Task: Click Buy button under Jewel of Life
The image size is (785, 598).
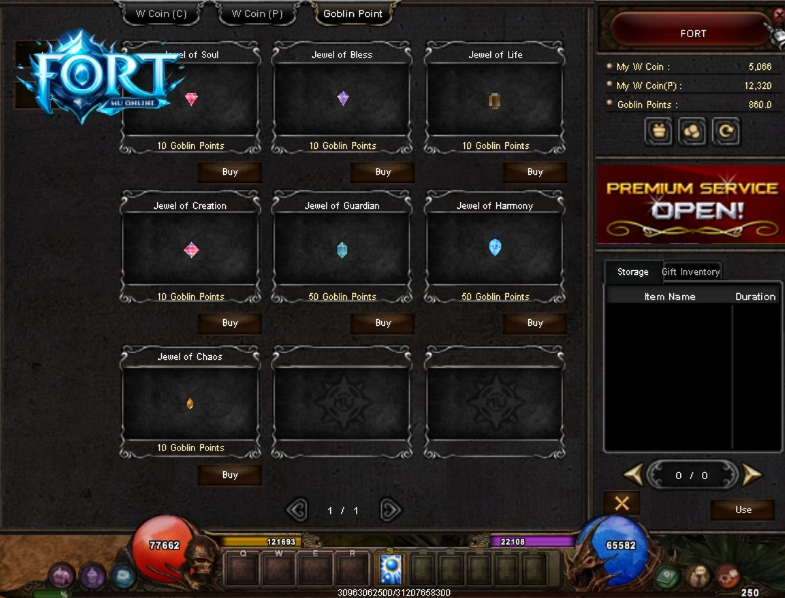Action: (535, 172)
